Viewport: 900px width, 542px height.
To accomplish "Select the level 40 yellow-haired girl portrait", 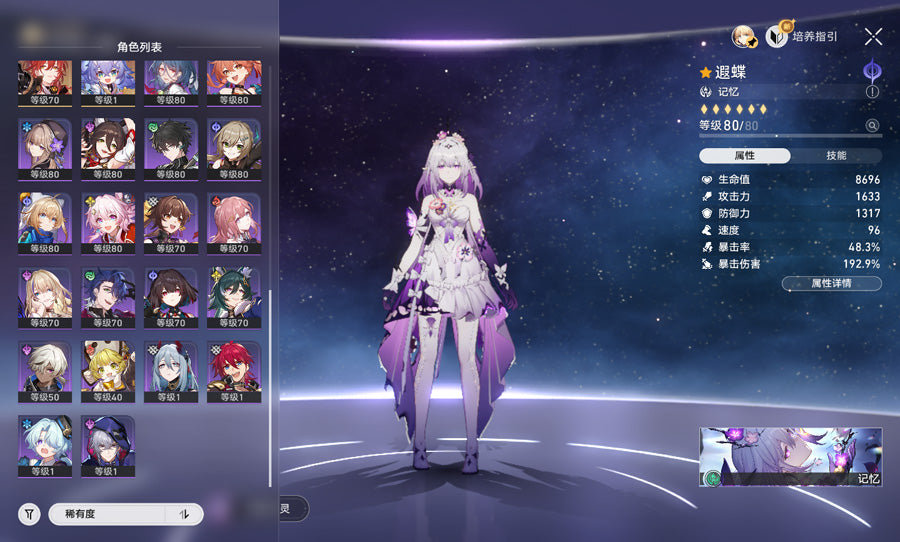I will (x=108, y=368).
